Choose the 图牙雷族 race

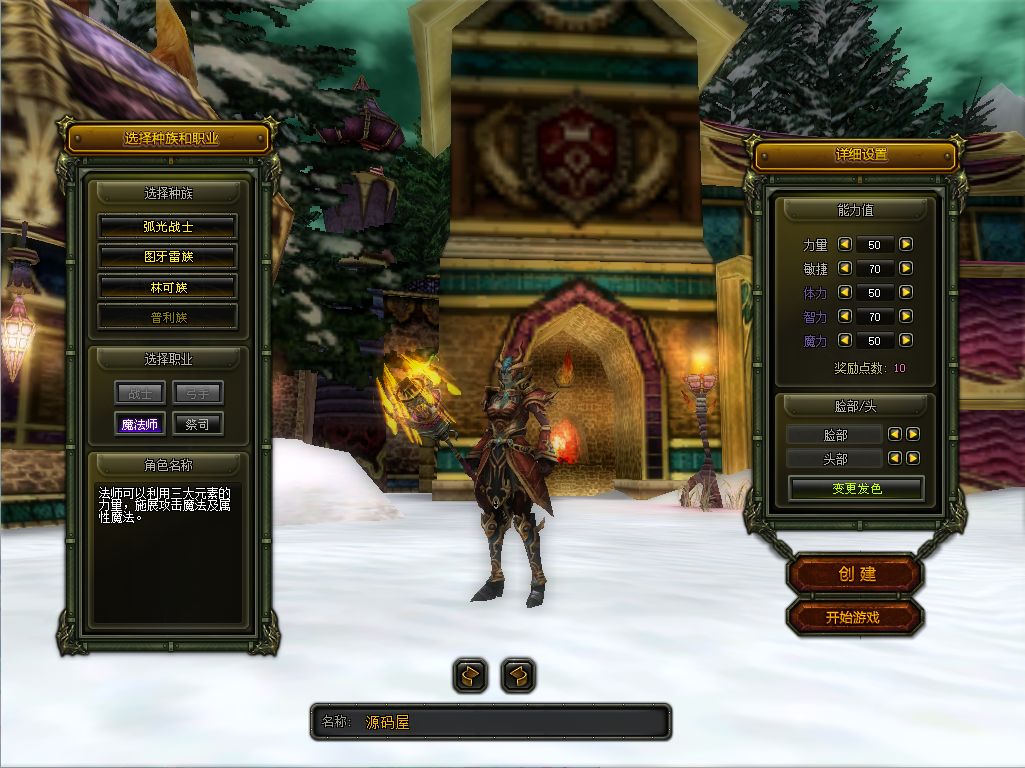(x=167, y=257)
